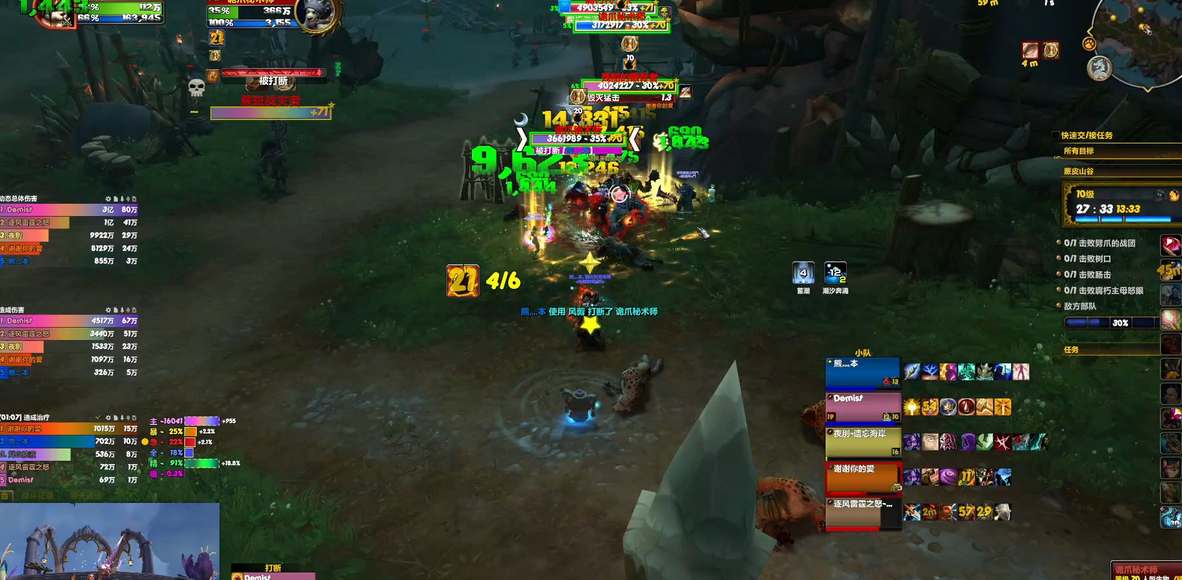
Task: Click the round portrait button below the minimap
Action: coord(1099,68)
